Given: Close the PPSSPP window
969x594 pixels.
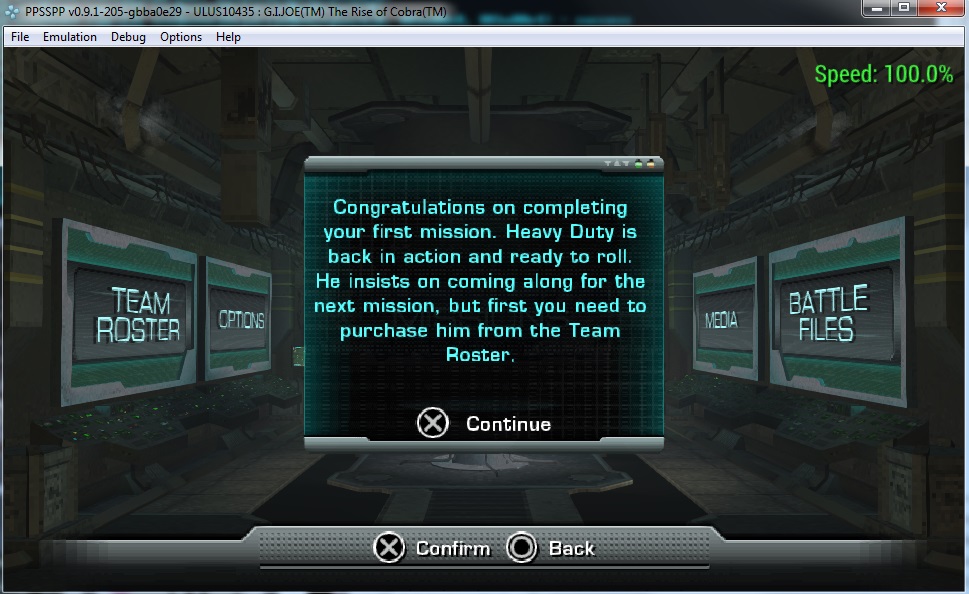Looking at the screenshot, I should pos(939,9).
